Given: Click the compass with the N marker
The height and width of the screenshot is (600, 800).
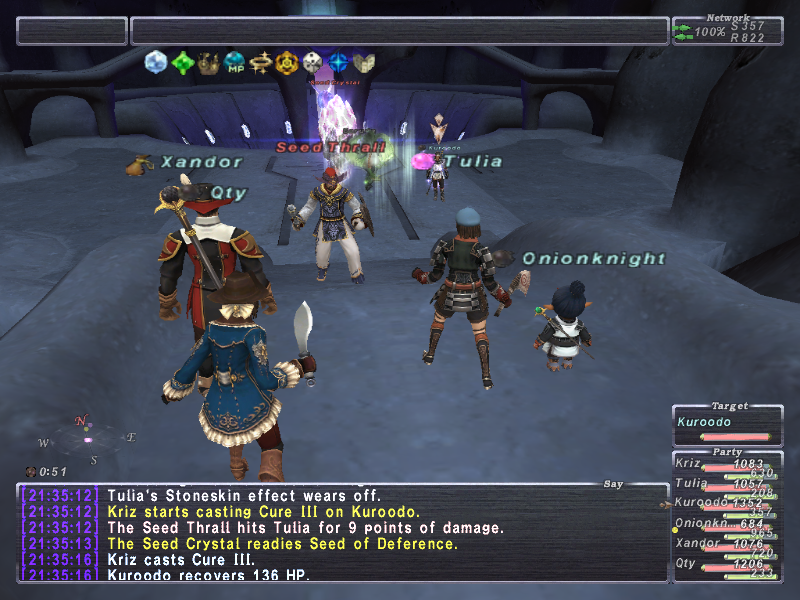Looking at the screenshot, I should coord(87,439).
